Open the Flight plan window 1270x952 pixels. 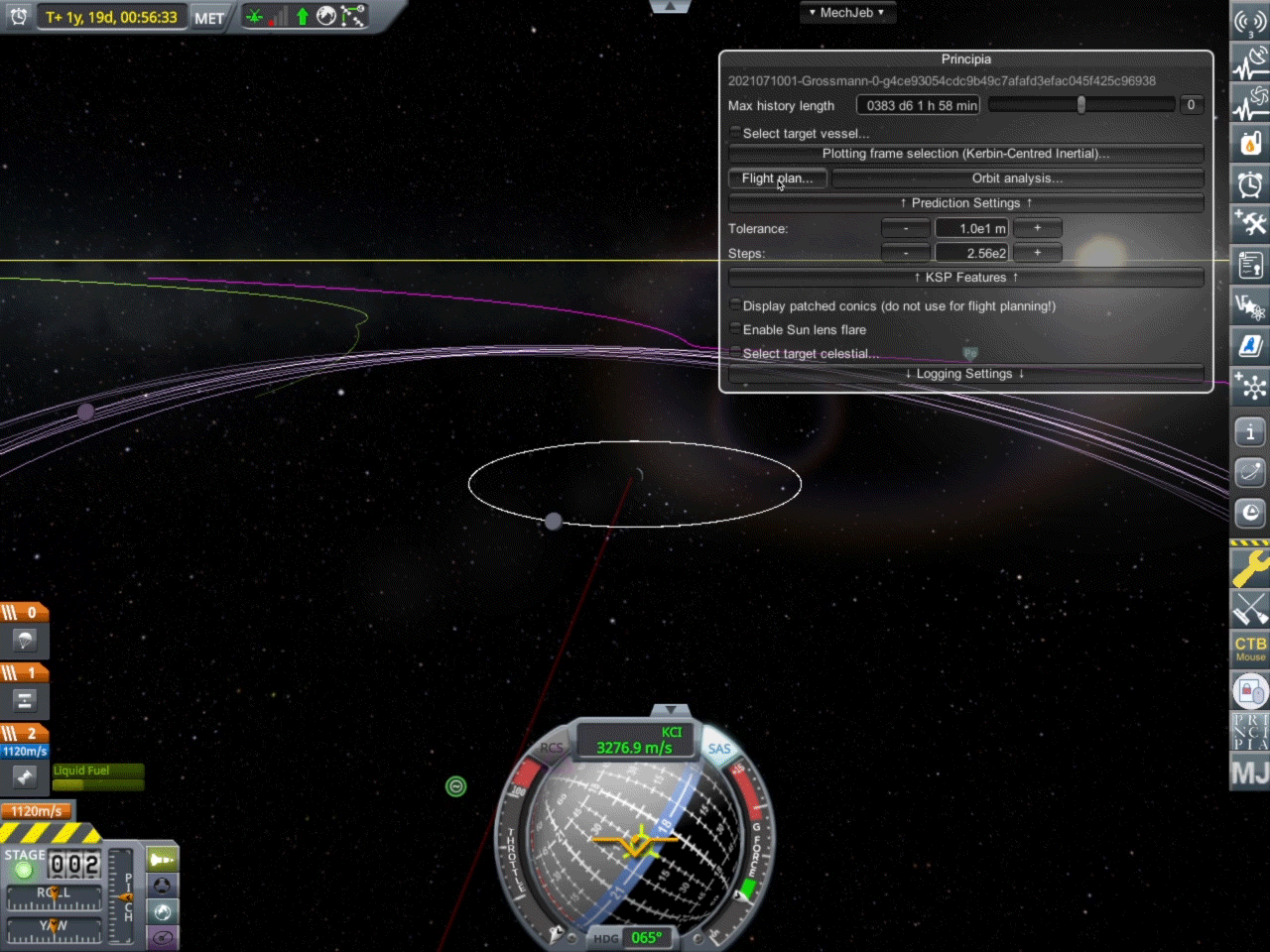coord(777,178)
